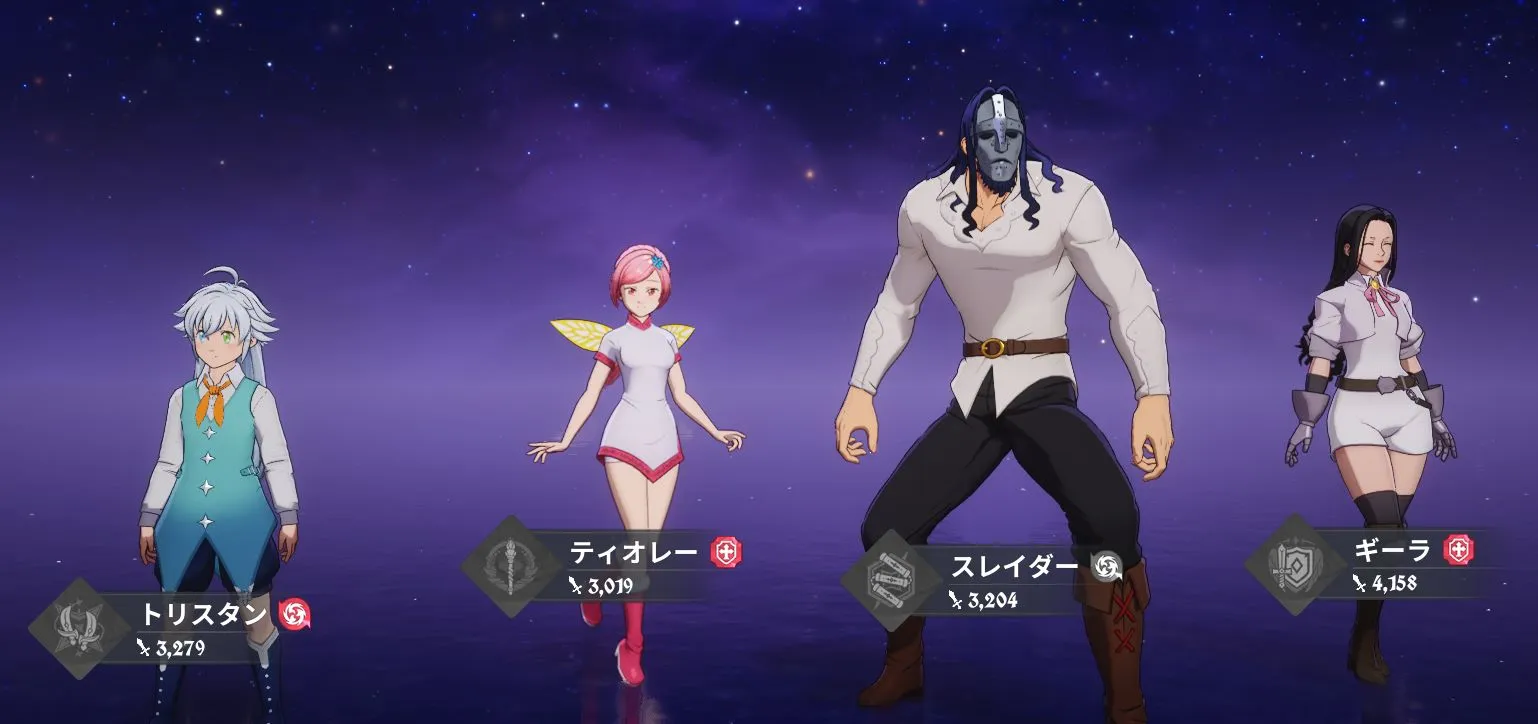
Task: Open スレイダー's character nameplate
Action: (1013, 566)
